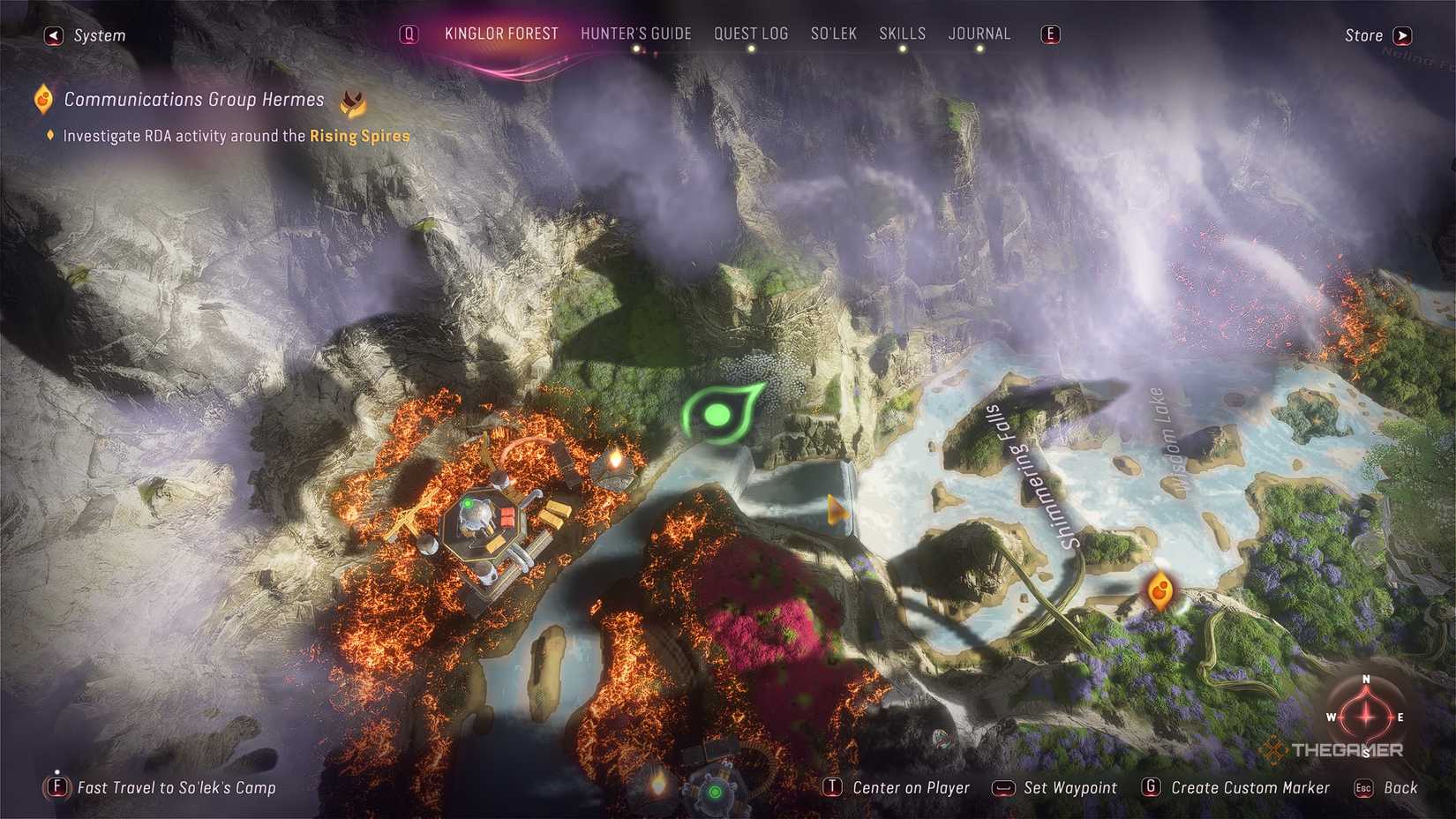This screenshot has height=819, width=1456.
Task: Switch to the Quest Log tab
Action: (x=751, y=33)
